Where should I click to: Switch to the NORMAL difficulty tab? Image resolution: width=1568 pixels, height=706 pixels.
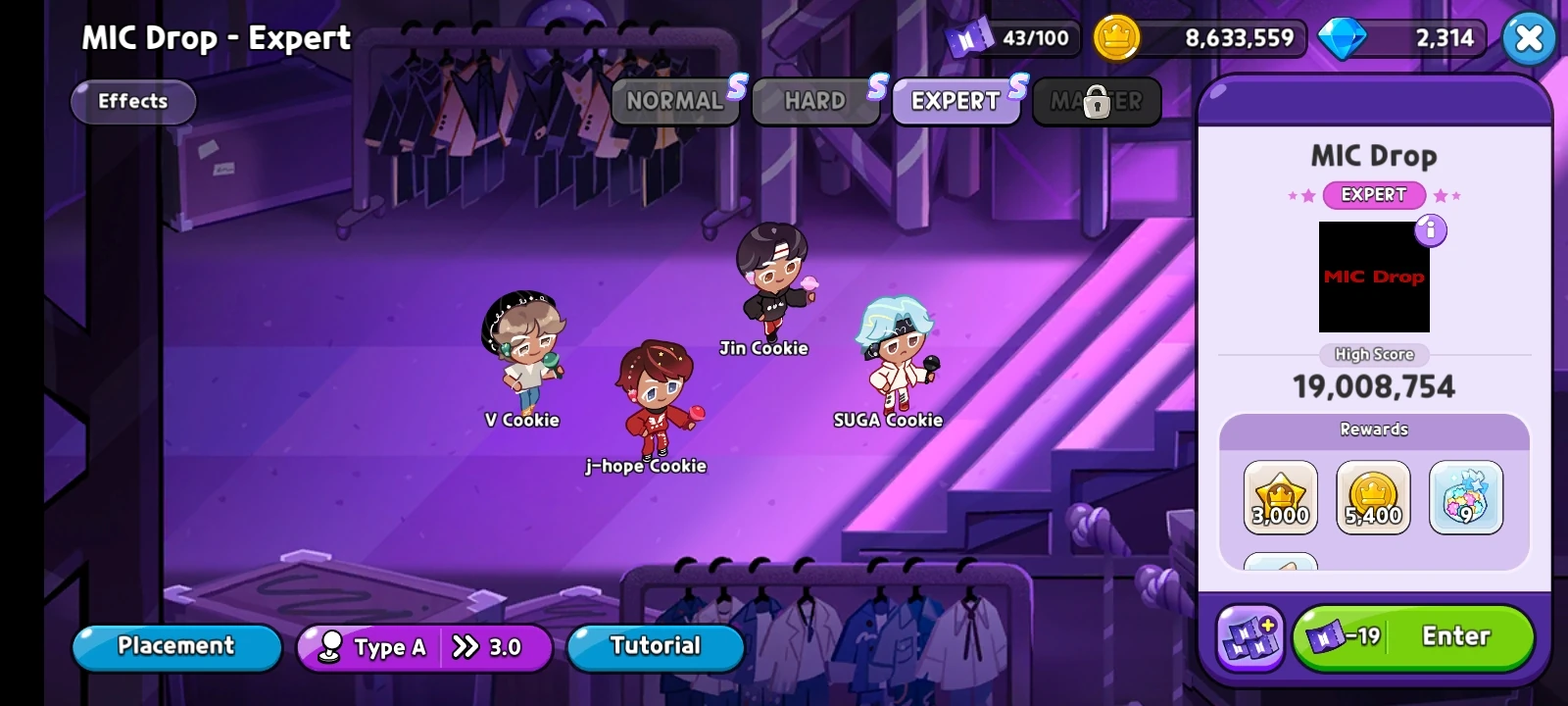click(x=675, y=99)
